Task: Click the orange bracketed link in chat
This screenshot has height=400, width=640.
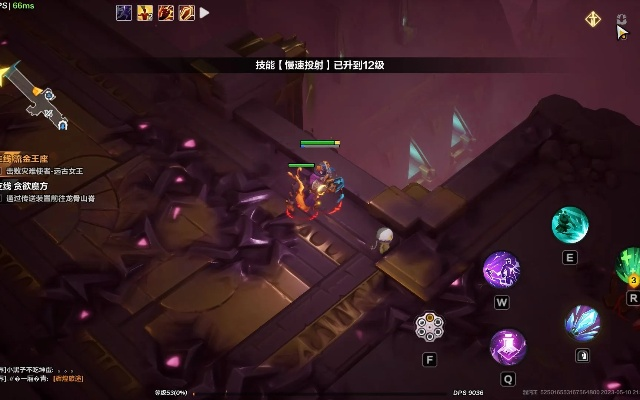Action: point(68,379)
